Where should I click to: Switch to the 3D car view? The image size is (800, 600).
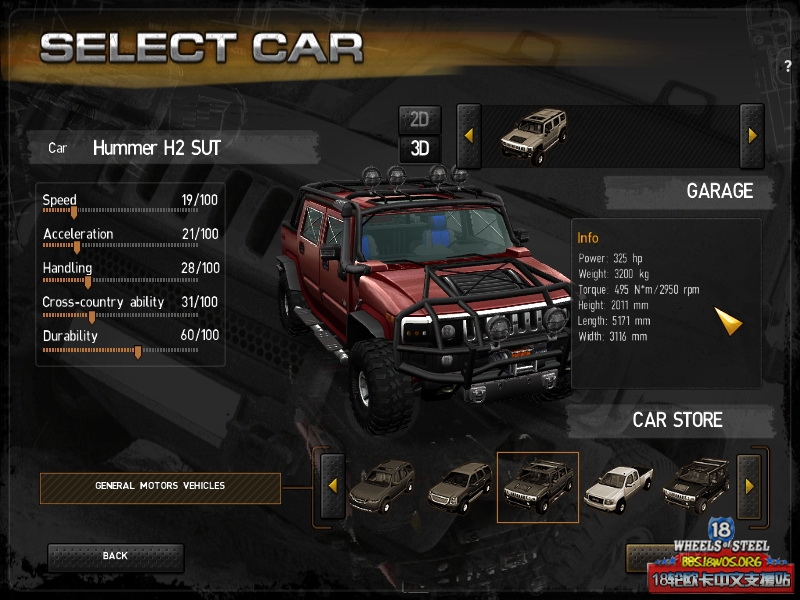[419, 149]
